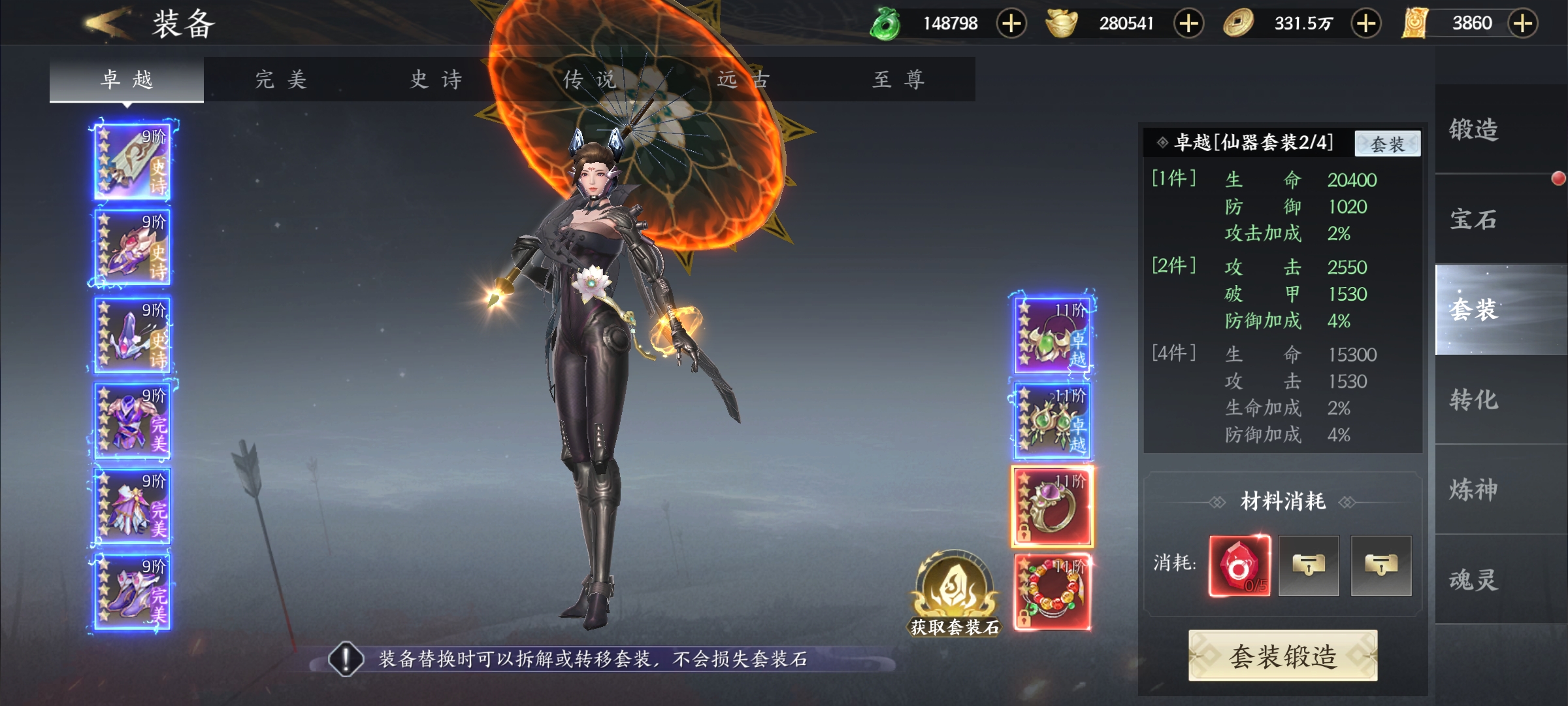The image size is (1568, 706).
Task: Open the 炼神 side menu
Action: 1474,489
